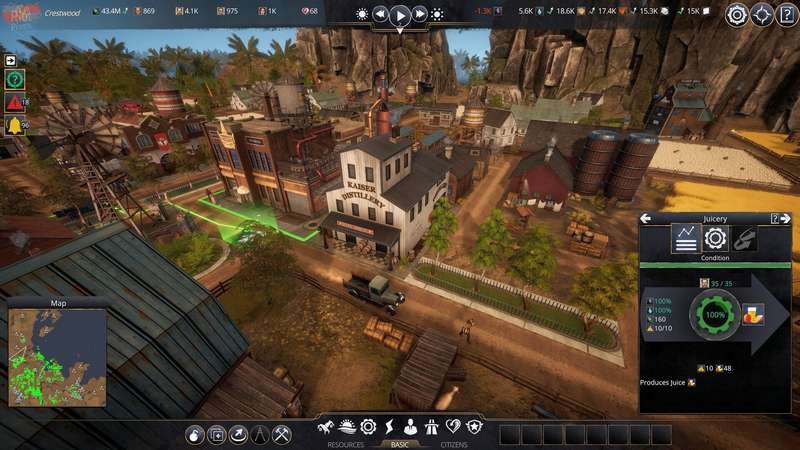Click the play button in speed controls
The width and height of the screenshot is (800, 450).
pos(399,15)
